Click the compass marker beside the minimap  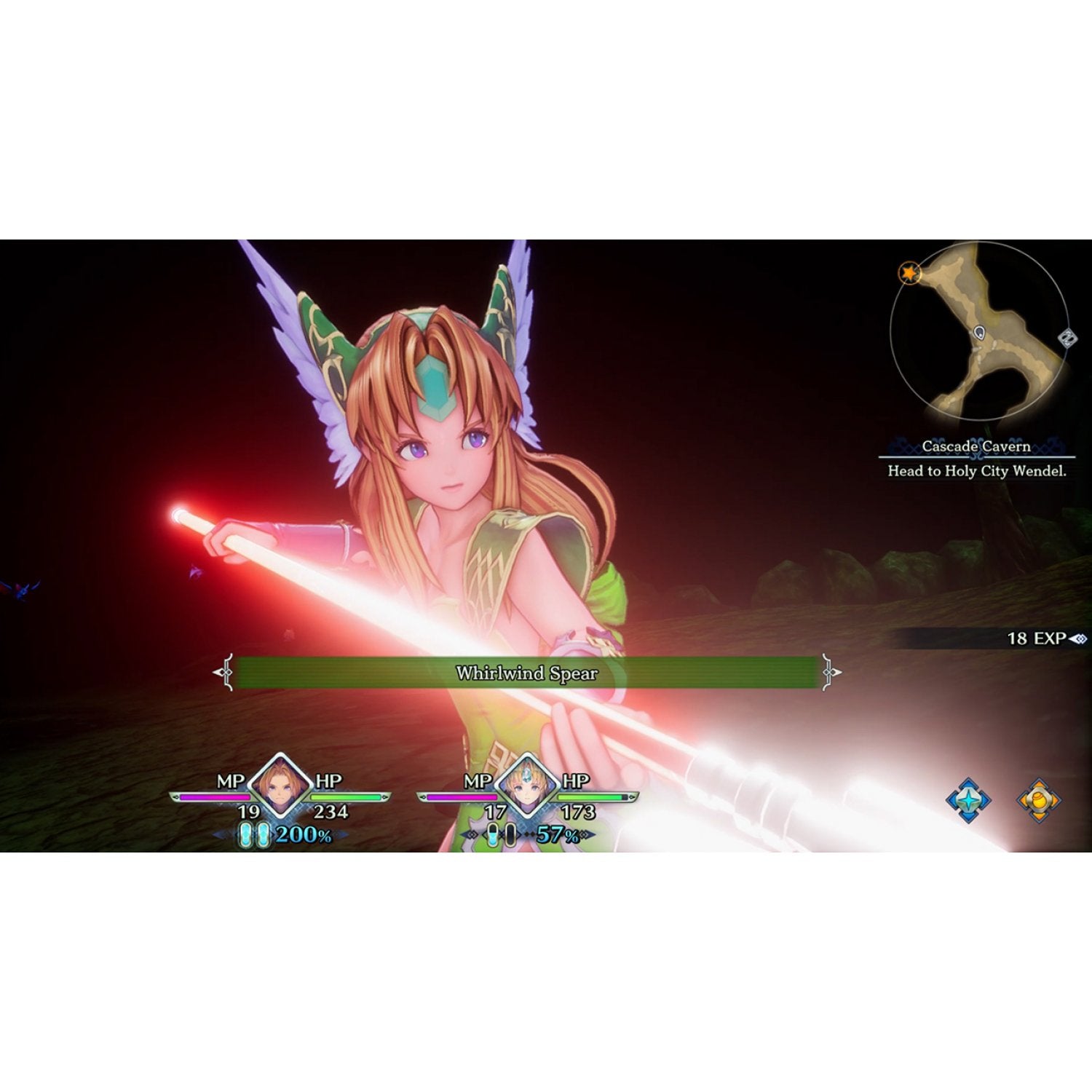1067,338
